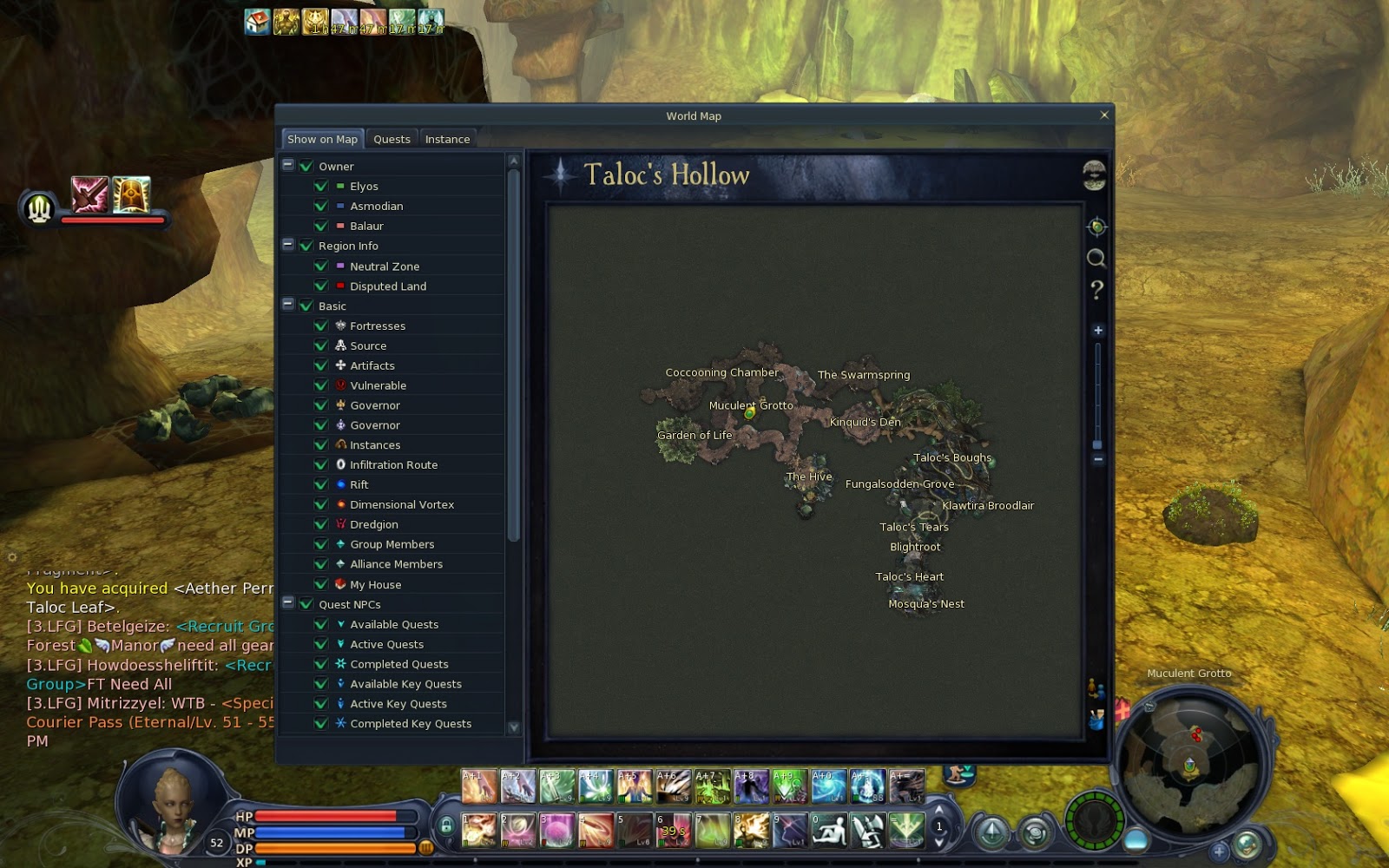This screenshot has height=868, width=1389.
Task: Collapse the Basic filter group
Action: [x=287, y=306]
